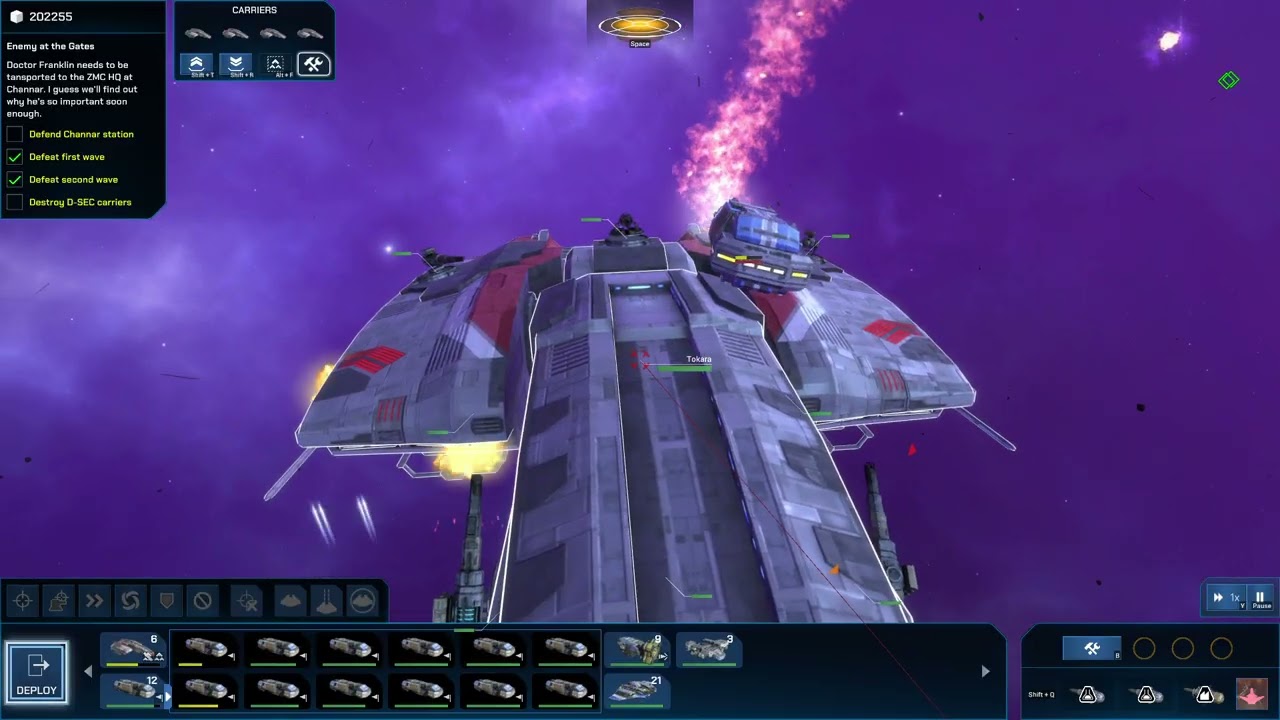Select the squadron group showing 21 units
The height and width of the screenshot is (720, 1280).
click(x=637, y=690)
